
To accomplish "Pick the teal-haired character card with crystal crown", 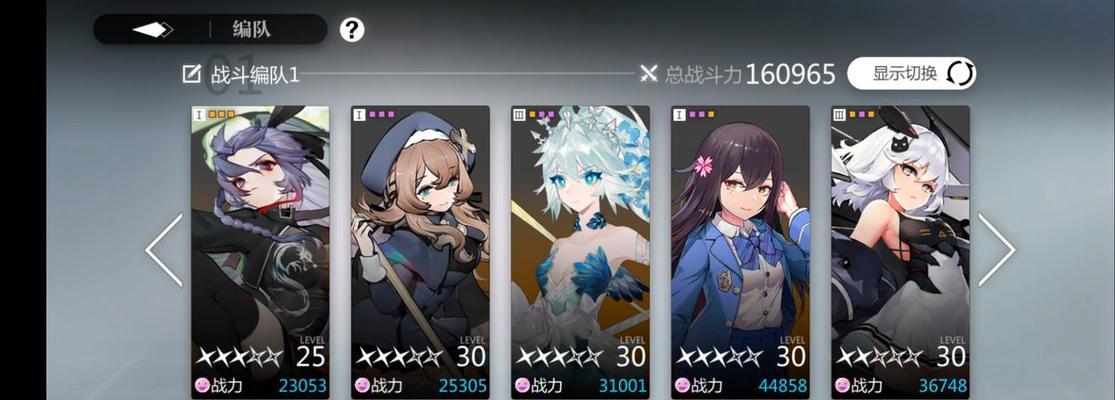I will click(580, 250).
